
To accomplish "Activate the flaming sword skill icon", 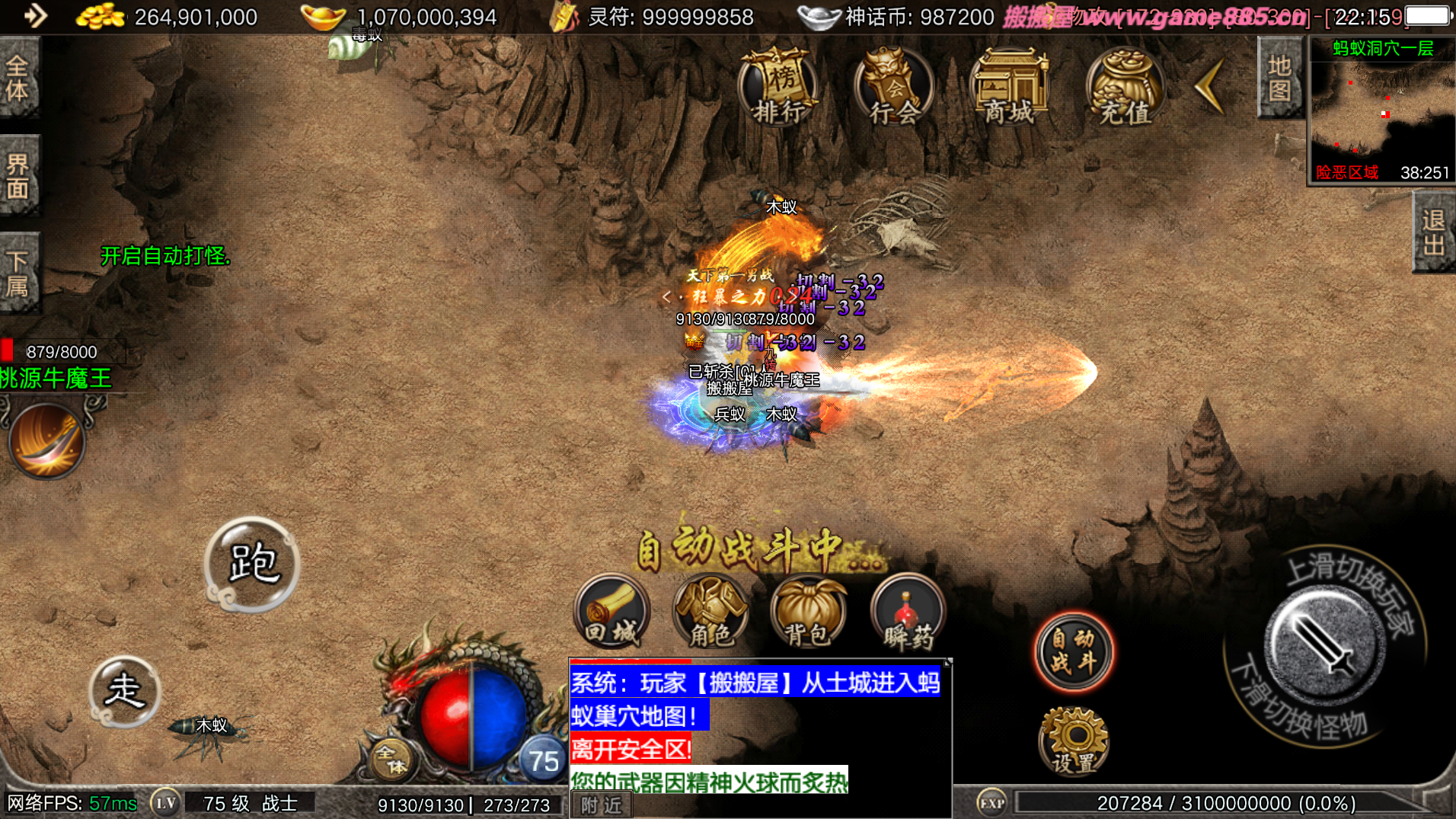I will 47,441.
